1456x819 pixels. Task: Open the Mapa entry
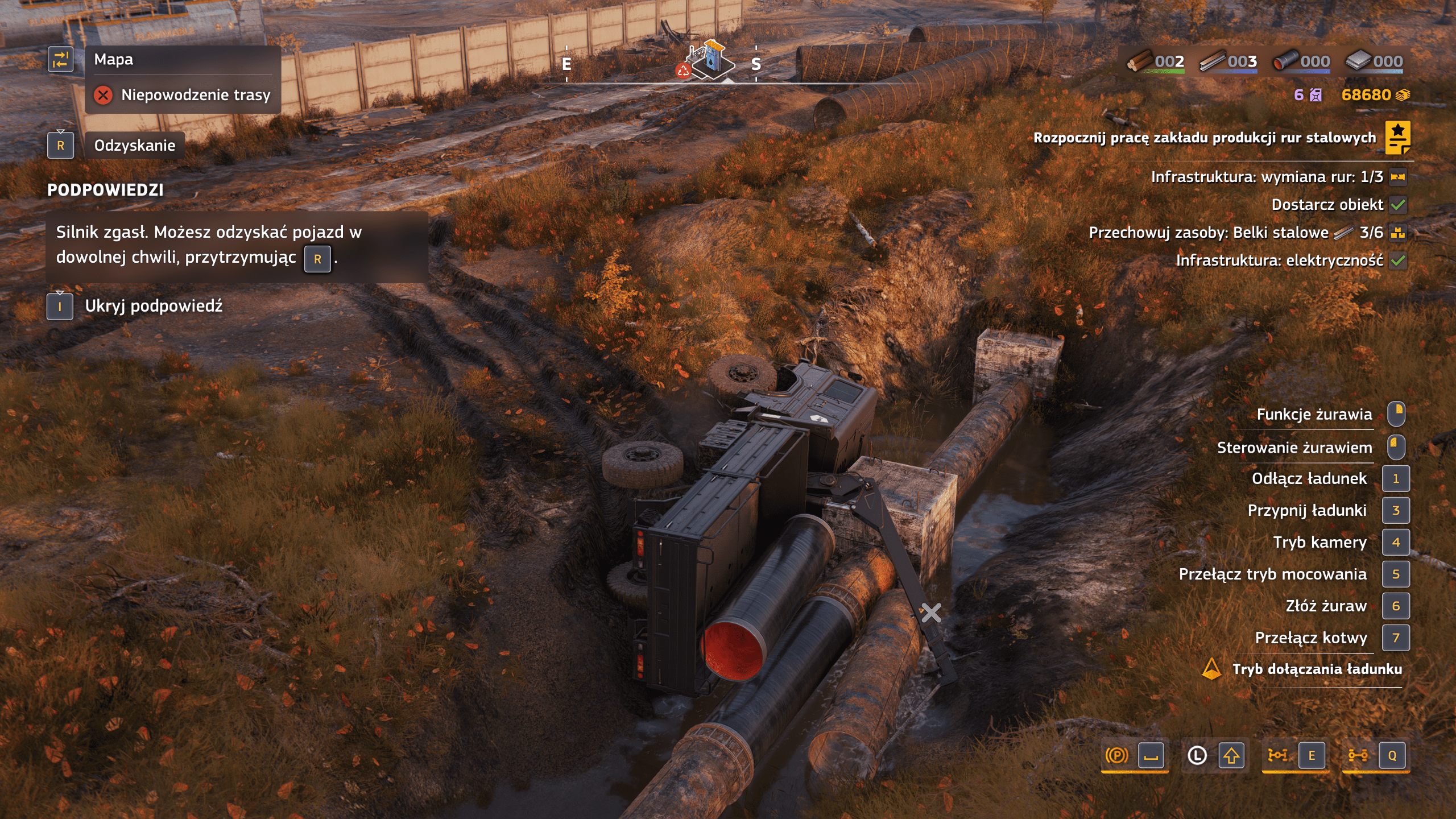114,60
